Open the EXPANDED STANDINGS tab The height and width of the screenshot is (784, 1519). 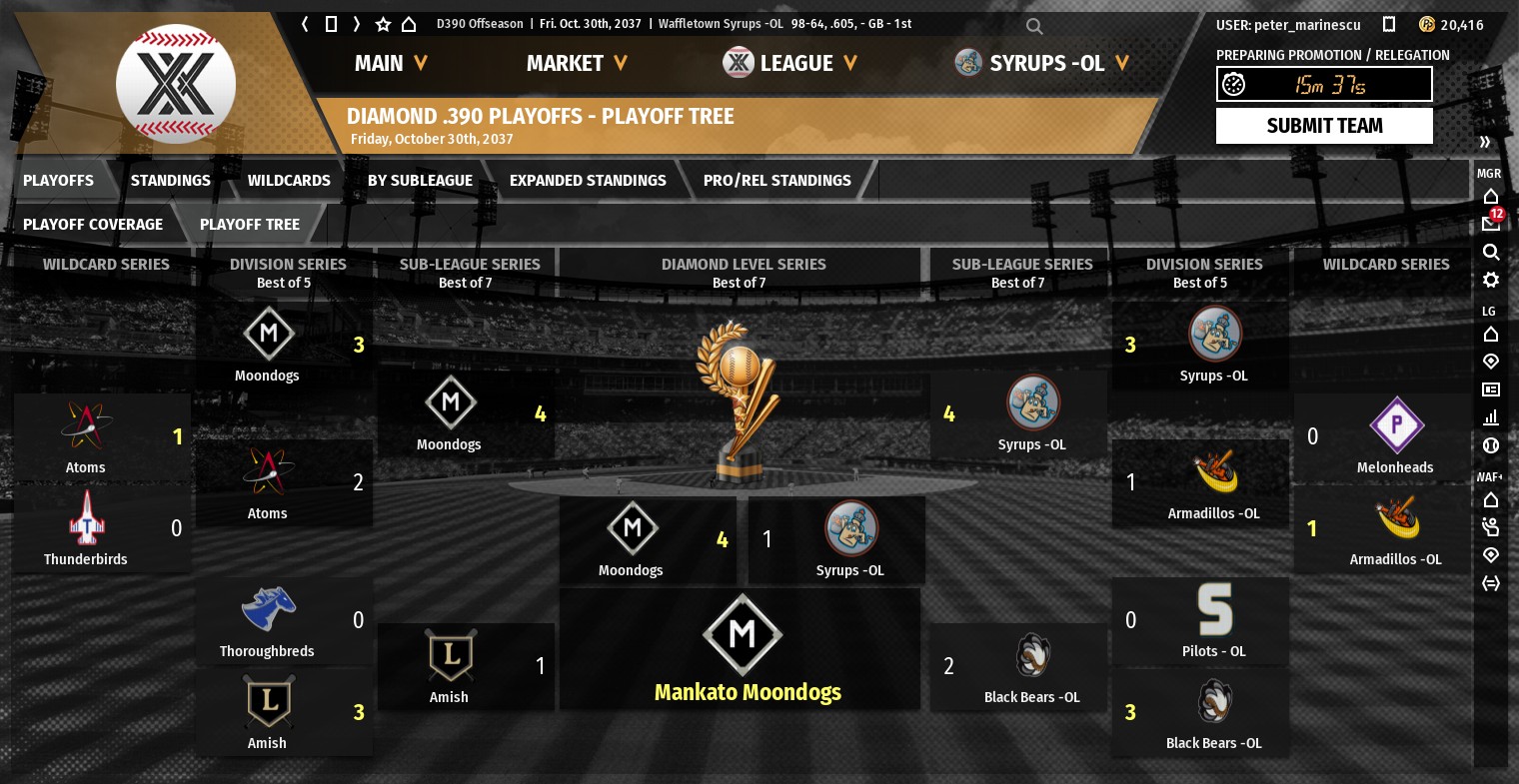(x=588, y=181)
